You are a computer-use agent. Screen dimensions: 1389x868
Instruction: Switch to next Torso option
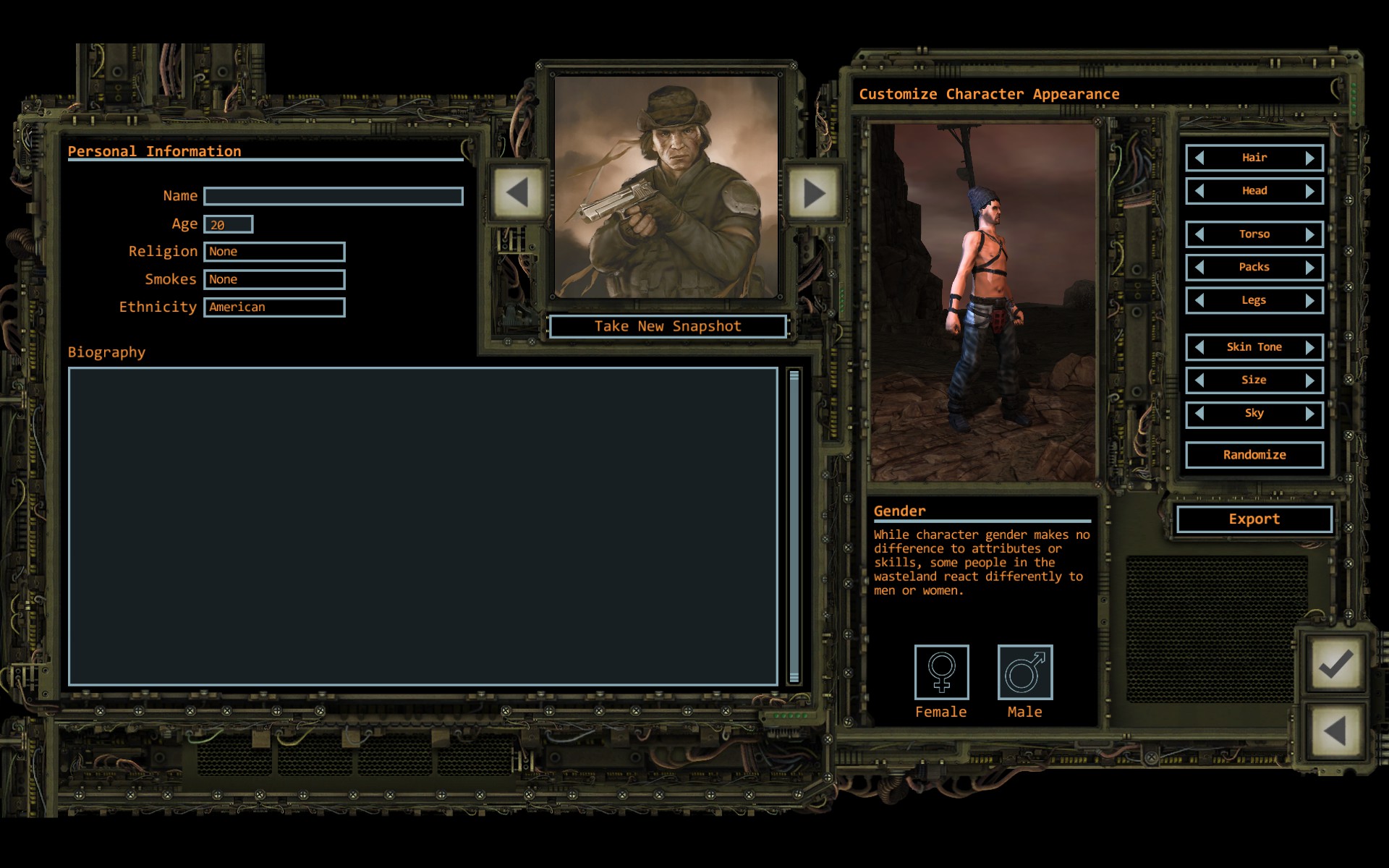1309,234
